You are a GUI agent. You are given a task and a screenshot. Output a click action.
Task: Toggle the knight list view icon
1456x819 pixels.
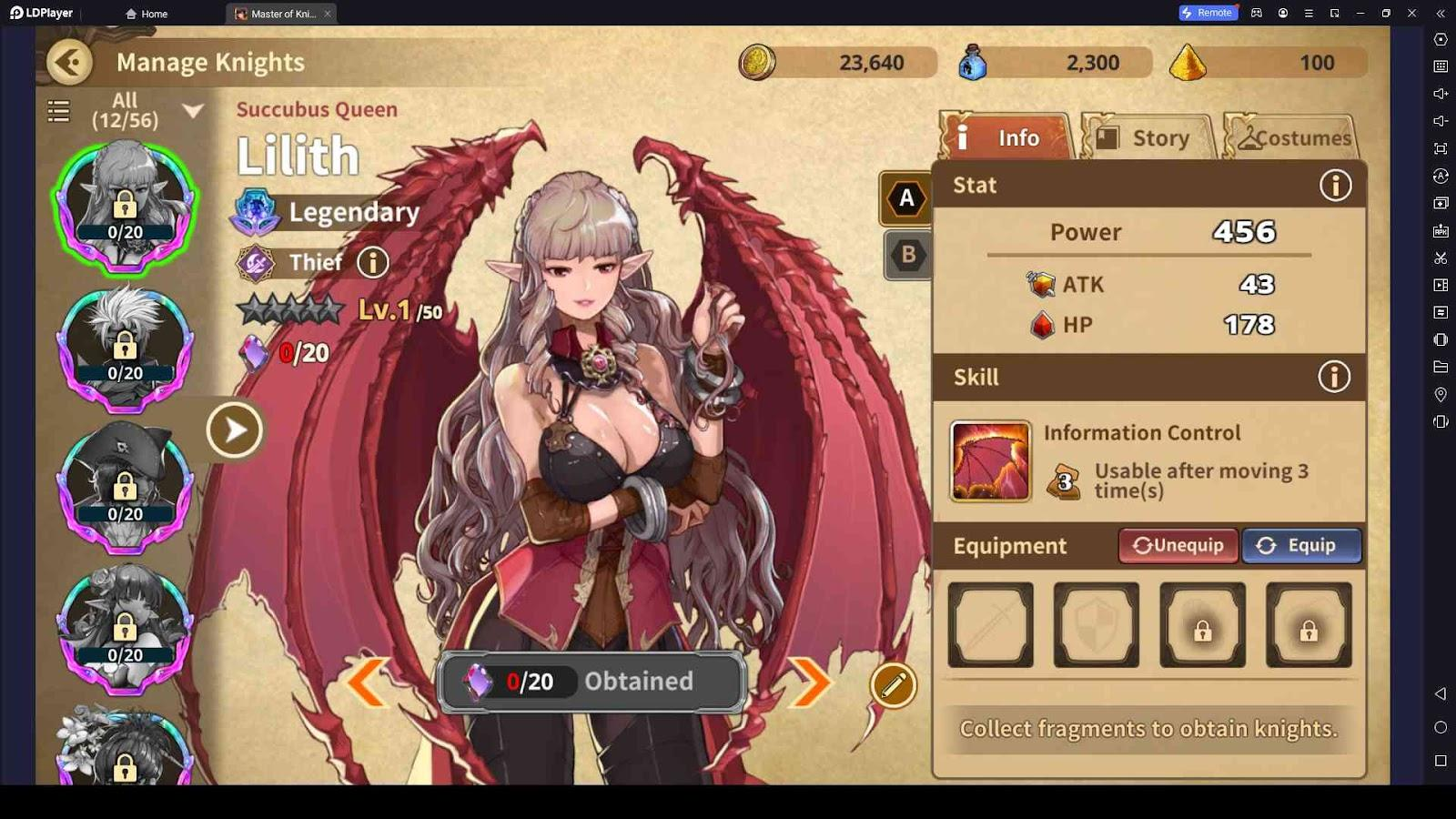click(58, 111)
